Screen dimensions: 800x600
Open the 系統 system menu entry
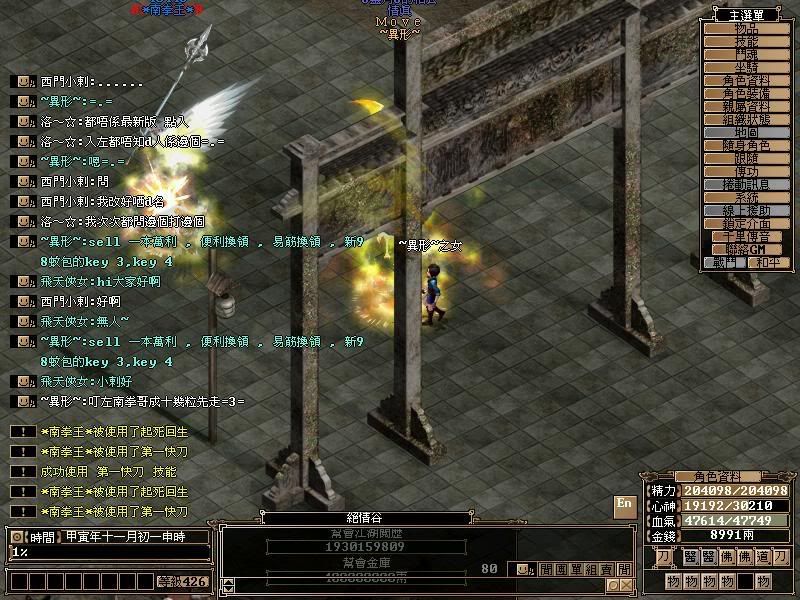coord(747,197)
